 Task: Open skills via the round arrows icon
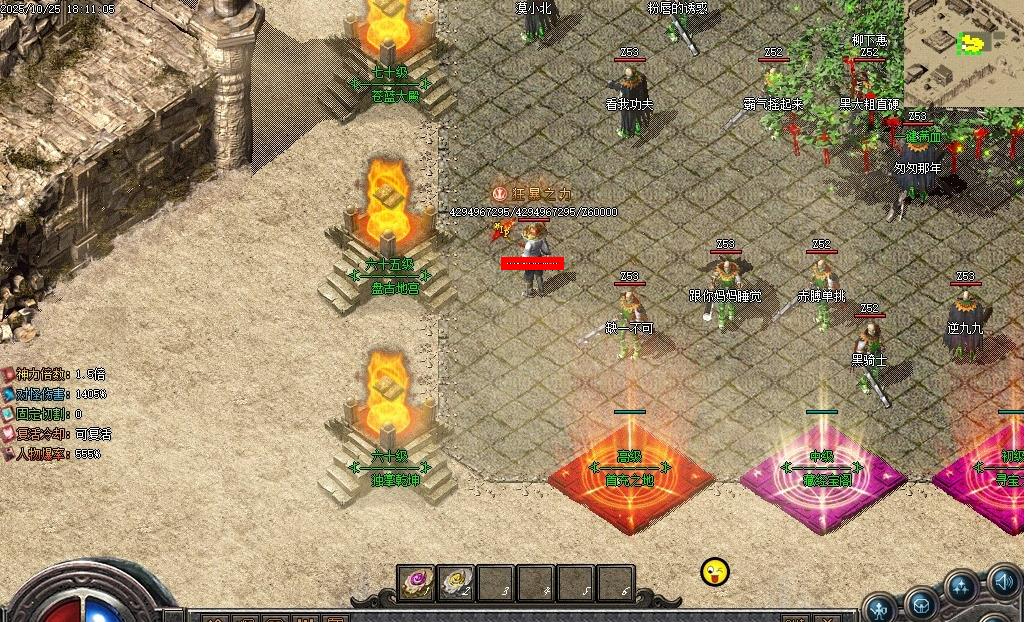(x=962, y=586)
